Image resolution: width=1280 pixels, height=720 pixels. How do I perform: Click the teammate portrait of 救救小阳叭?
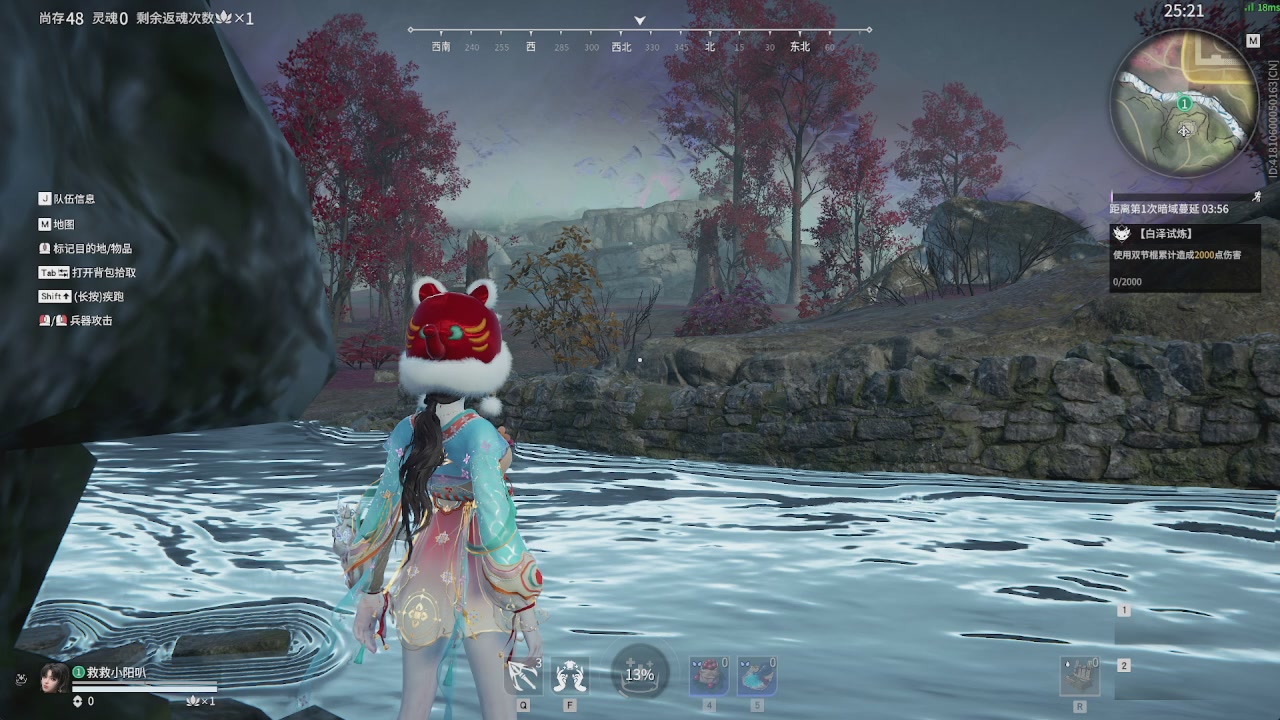pyautogui.click(x=54, y=679)
